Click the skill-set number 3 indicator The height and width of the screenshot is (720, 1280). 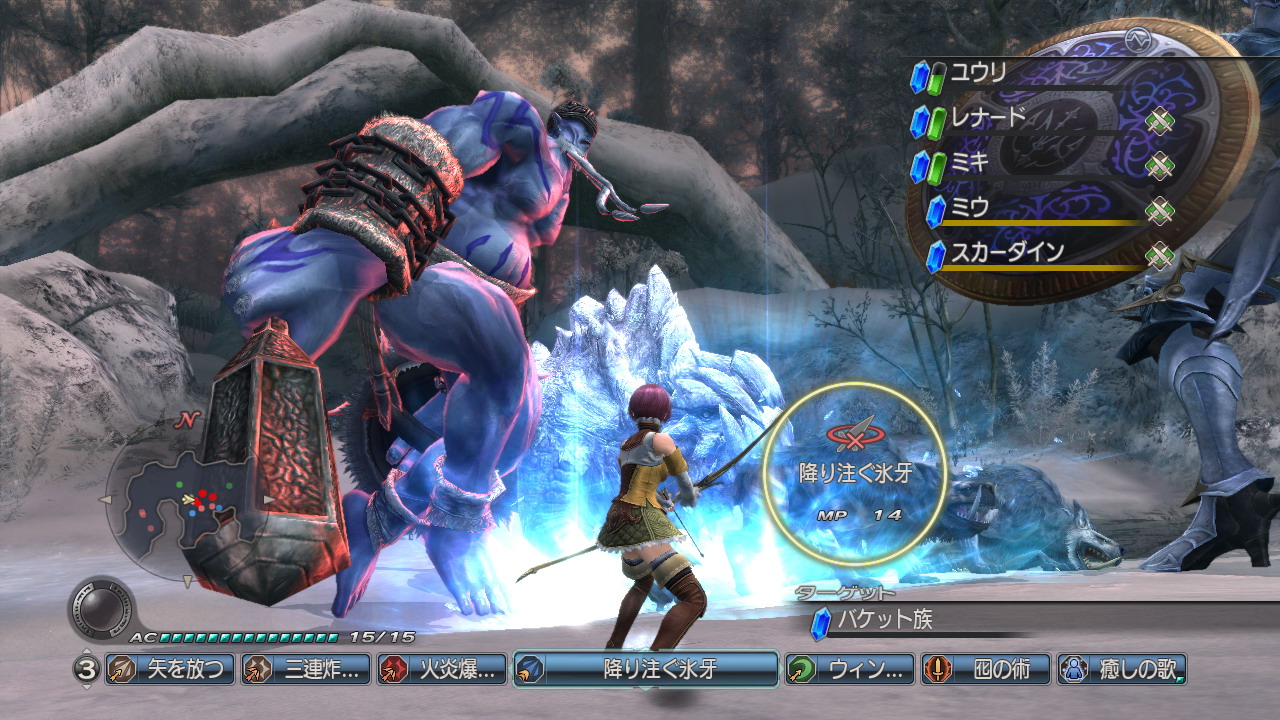(85, 669)
